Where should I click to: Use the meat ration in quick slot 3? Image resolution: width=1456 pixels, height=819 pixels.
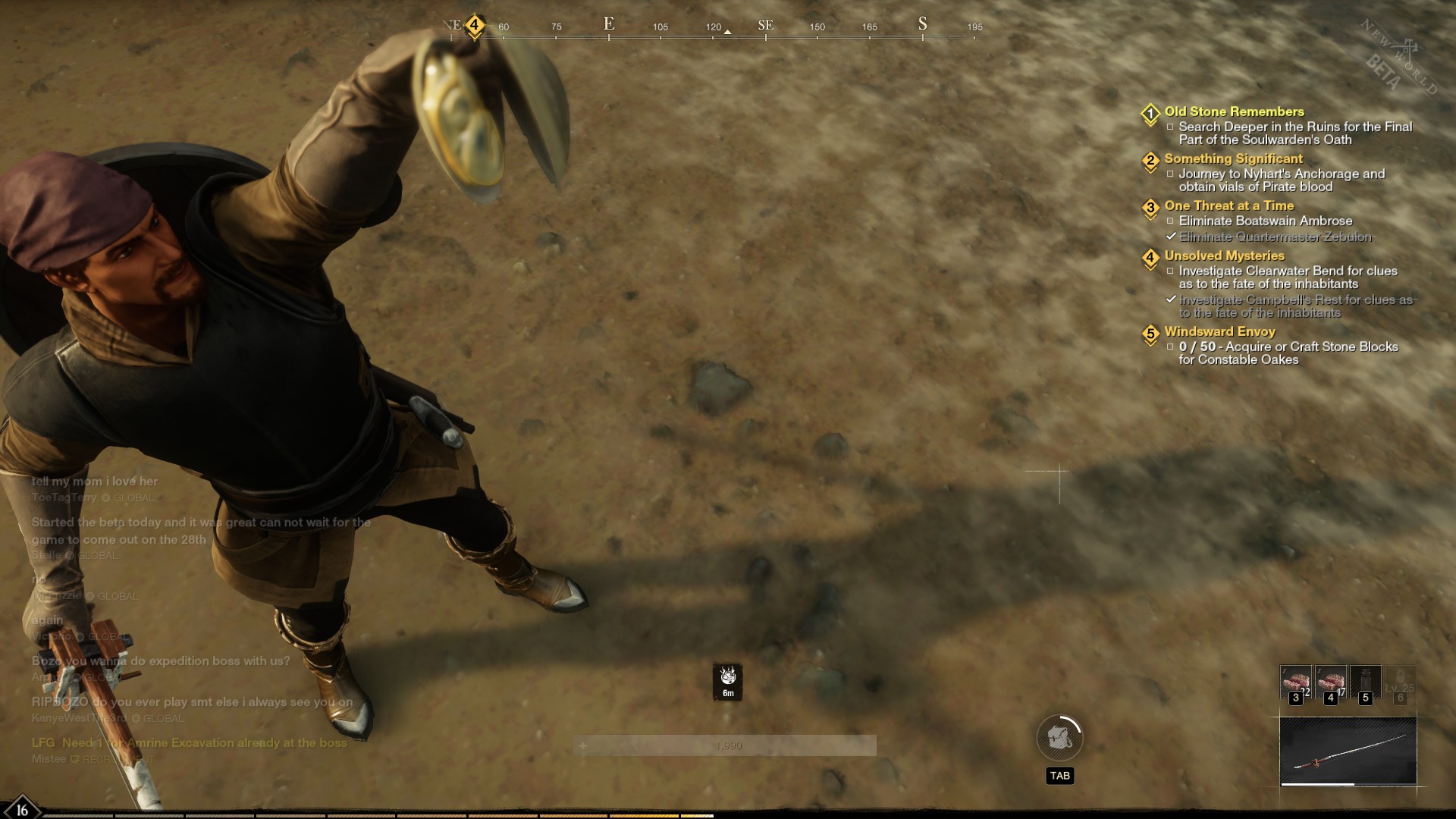click(1295, 682)
